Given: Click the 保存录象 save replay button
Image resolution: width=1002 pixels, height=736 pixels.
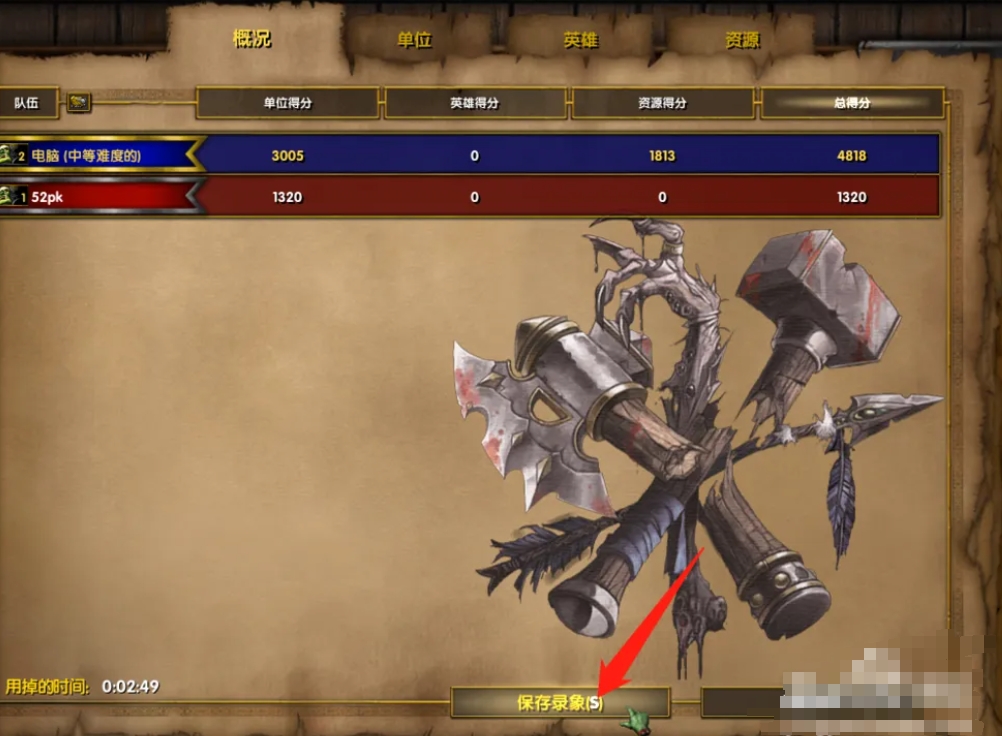Looking at the screenshot, I should click(560, 702).
